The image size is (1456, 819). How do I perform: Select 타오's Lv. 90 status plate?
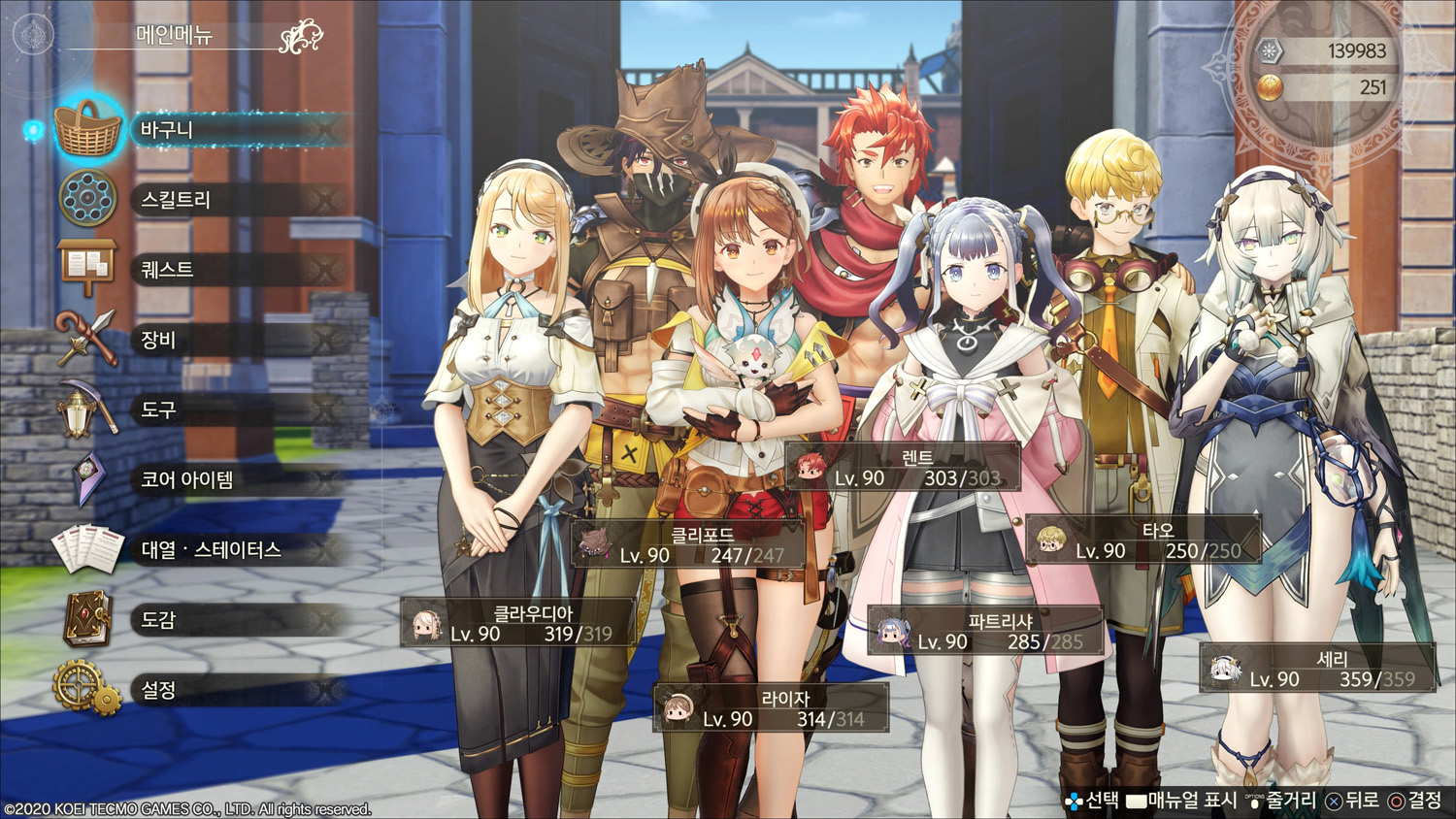click(x=1144, y=541)
